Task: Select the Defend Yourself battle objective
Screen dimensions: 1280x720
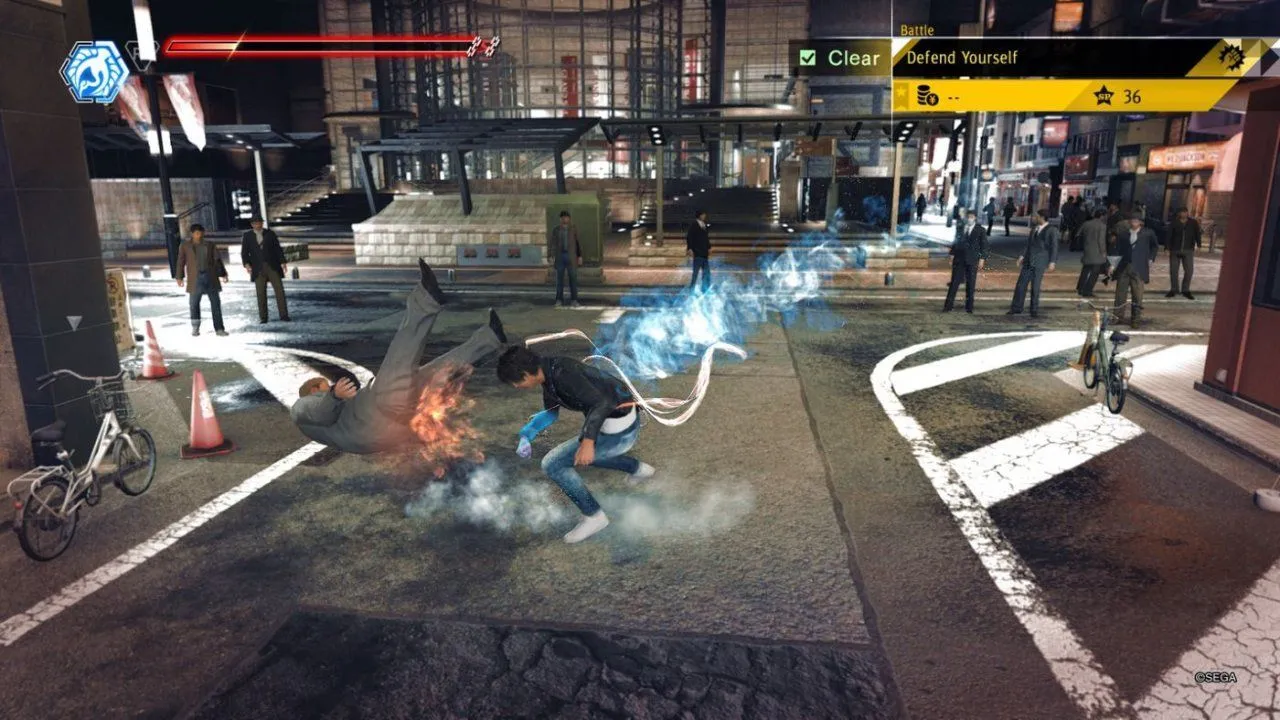Action: click(x=961, y=57)
